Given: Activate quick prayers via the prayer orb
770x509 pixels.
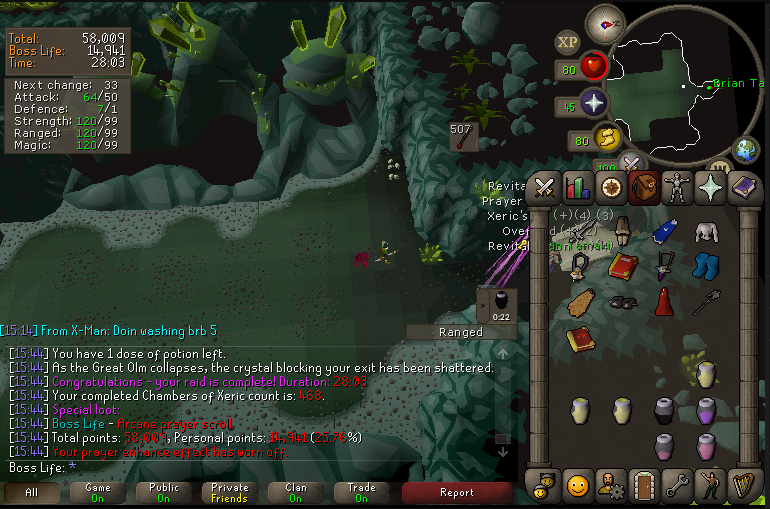Looking at the screenshot, I should tap(594, 103).
